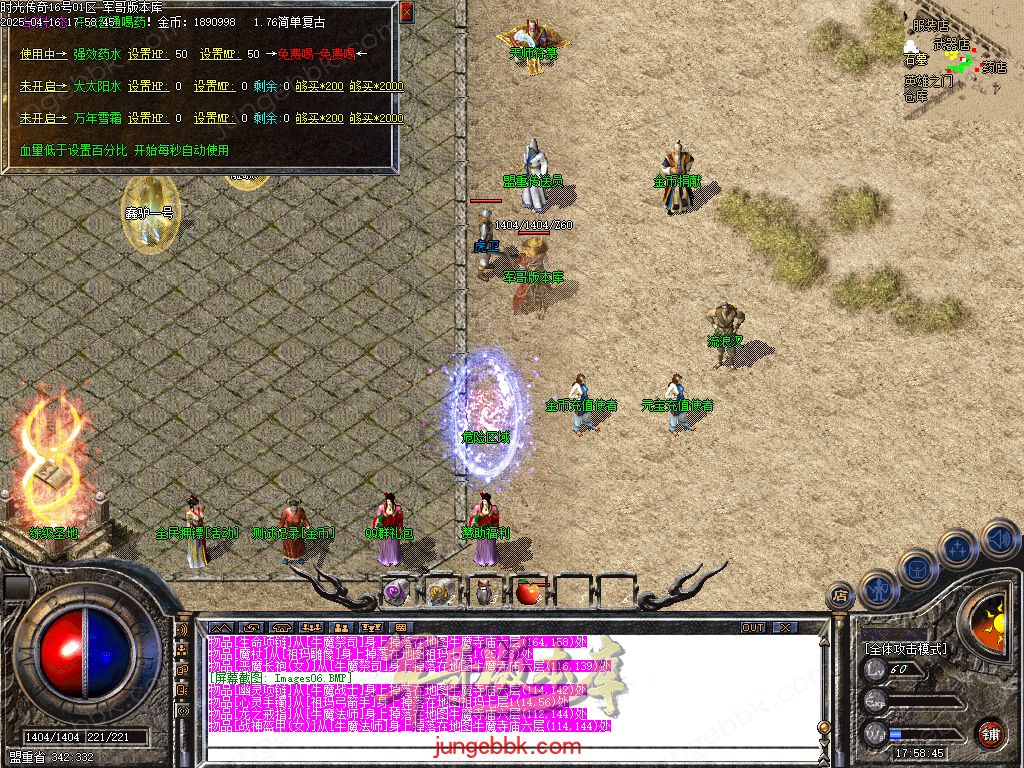Use the red apple in the belt slot
1024x768 pixels.
(x=528, y=592)
